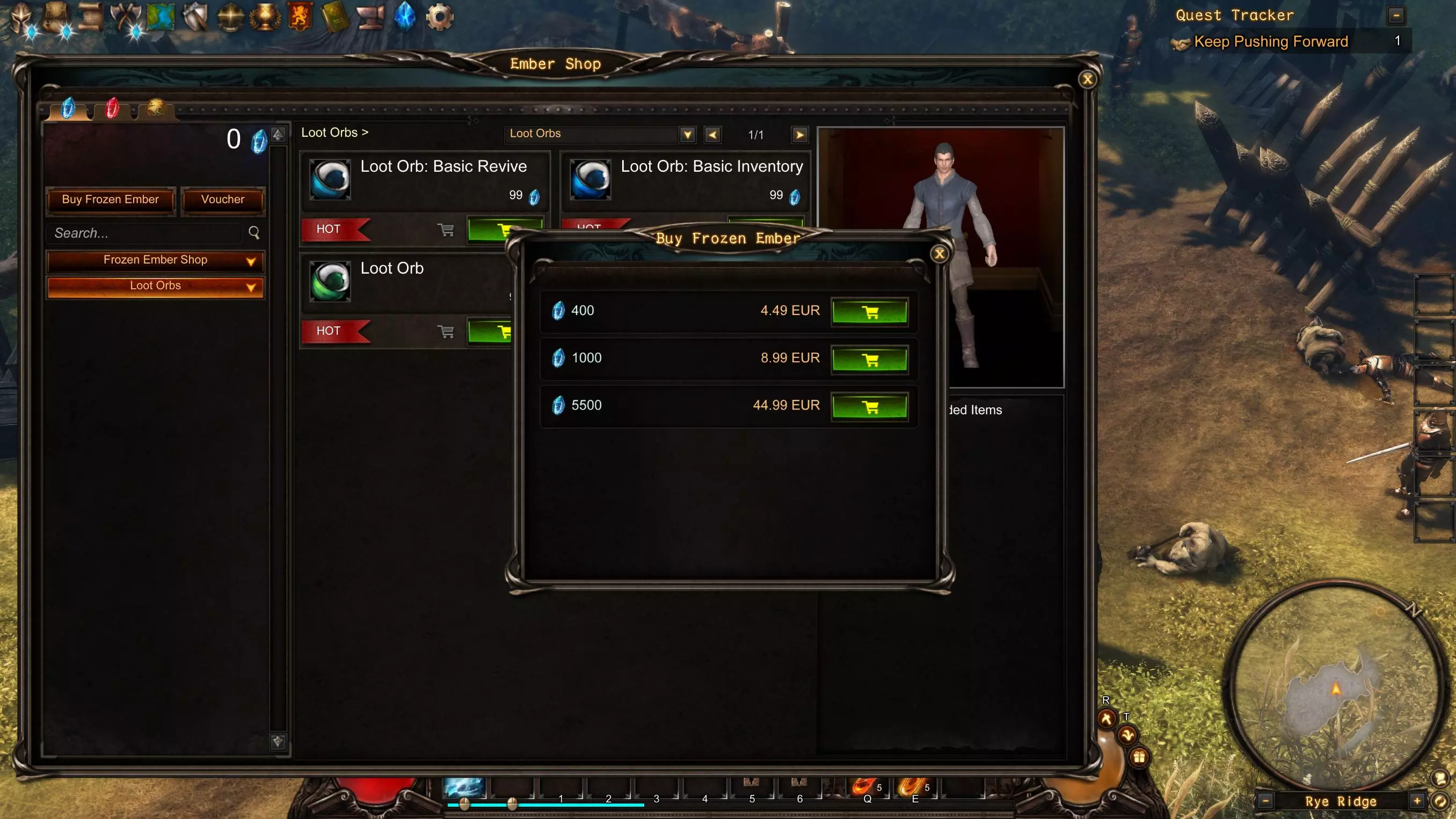Buy the 5500 Frozen Ember bundle

tap(869, 406)
